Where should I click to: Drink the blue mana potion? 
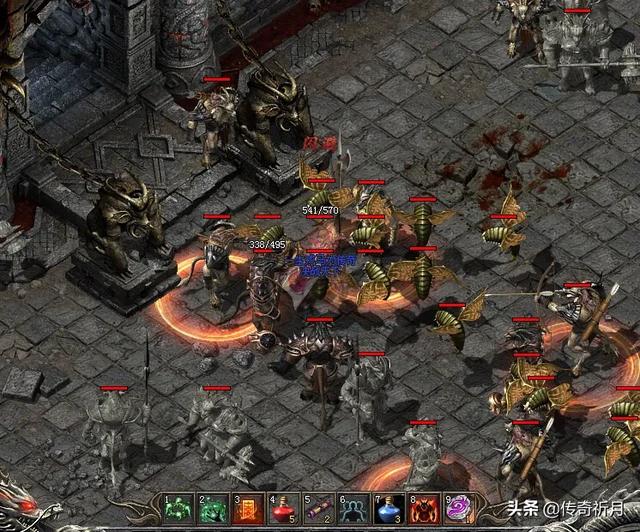click(388, 509)
